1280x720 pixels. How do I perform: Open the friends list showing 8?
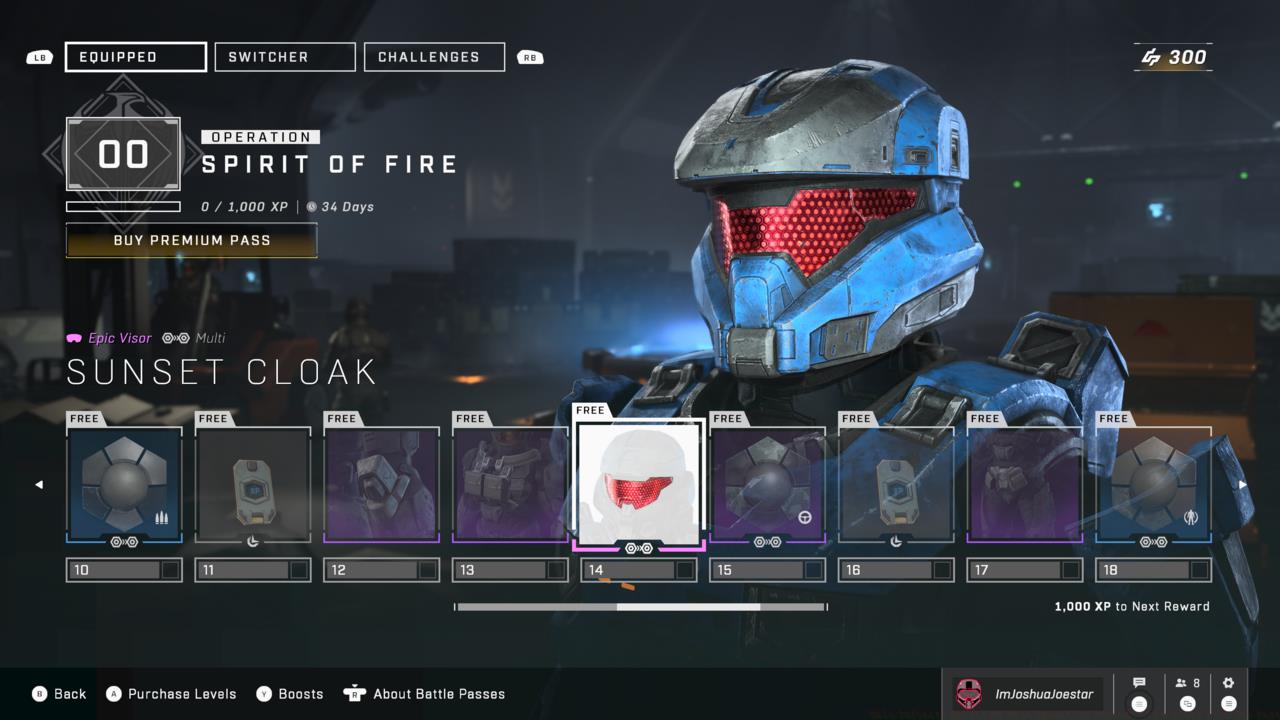click(1188, 693)
